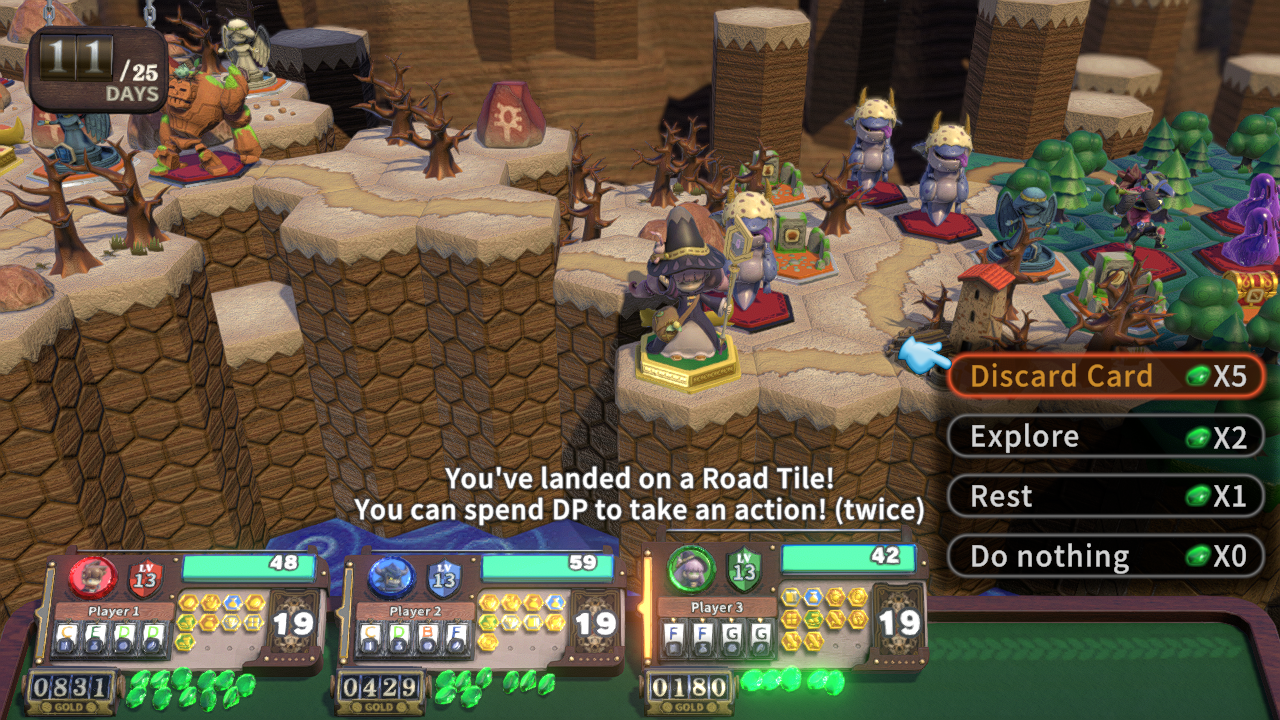Choose Do nothing to skip the action
Image resolution: width=1280 pixels, height=720 pixels.
pos(1104,557)
